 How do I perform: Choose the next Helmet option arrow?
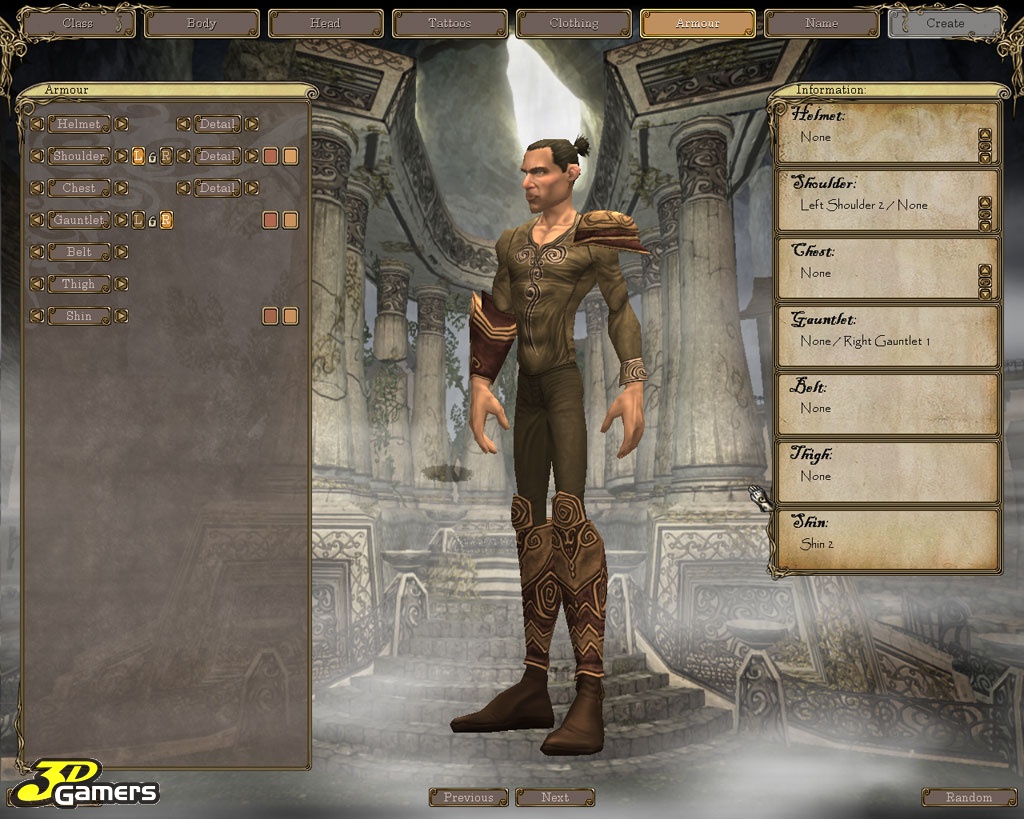121,124
